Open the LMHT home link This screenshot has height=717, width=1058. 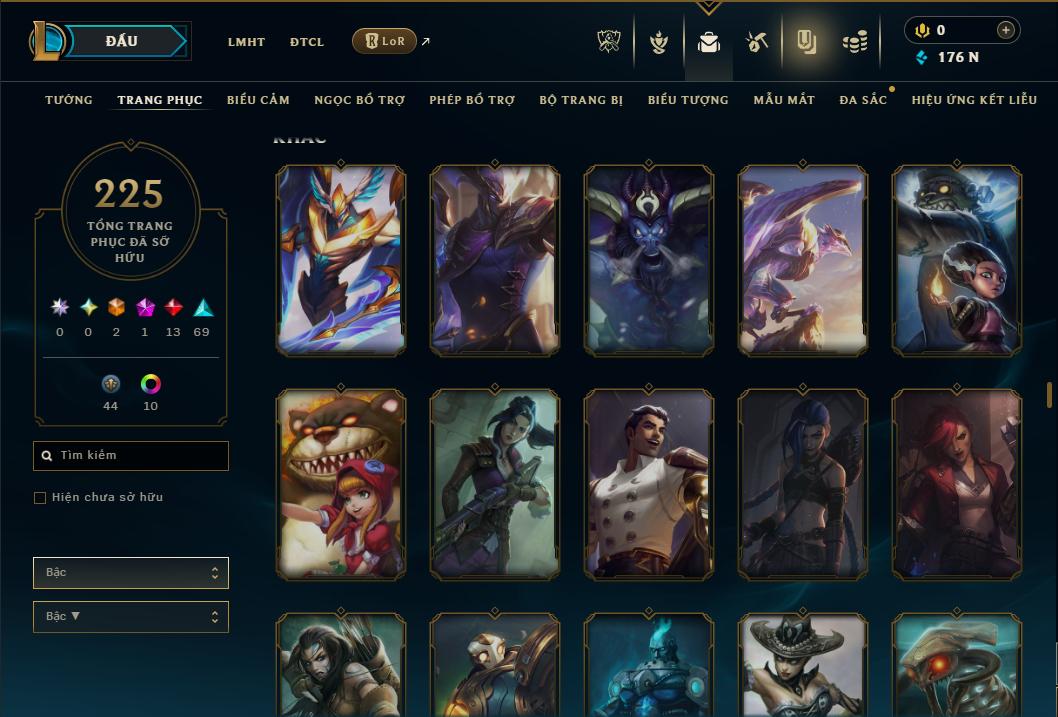click(246, 42)
